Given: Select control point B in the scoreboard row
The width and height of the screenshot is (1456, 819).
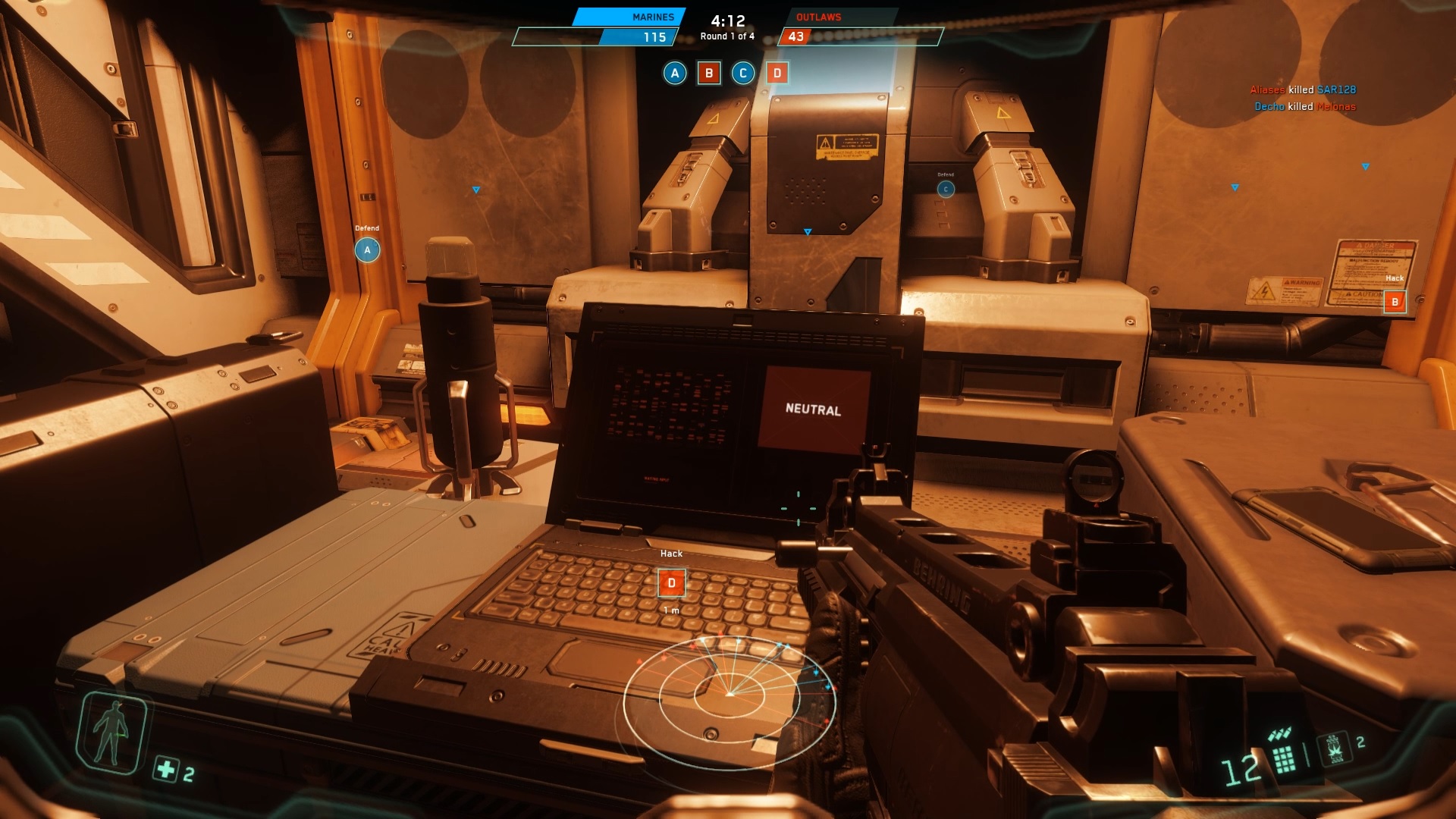Looking at the screenshot, I should click(709, 73).
